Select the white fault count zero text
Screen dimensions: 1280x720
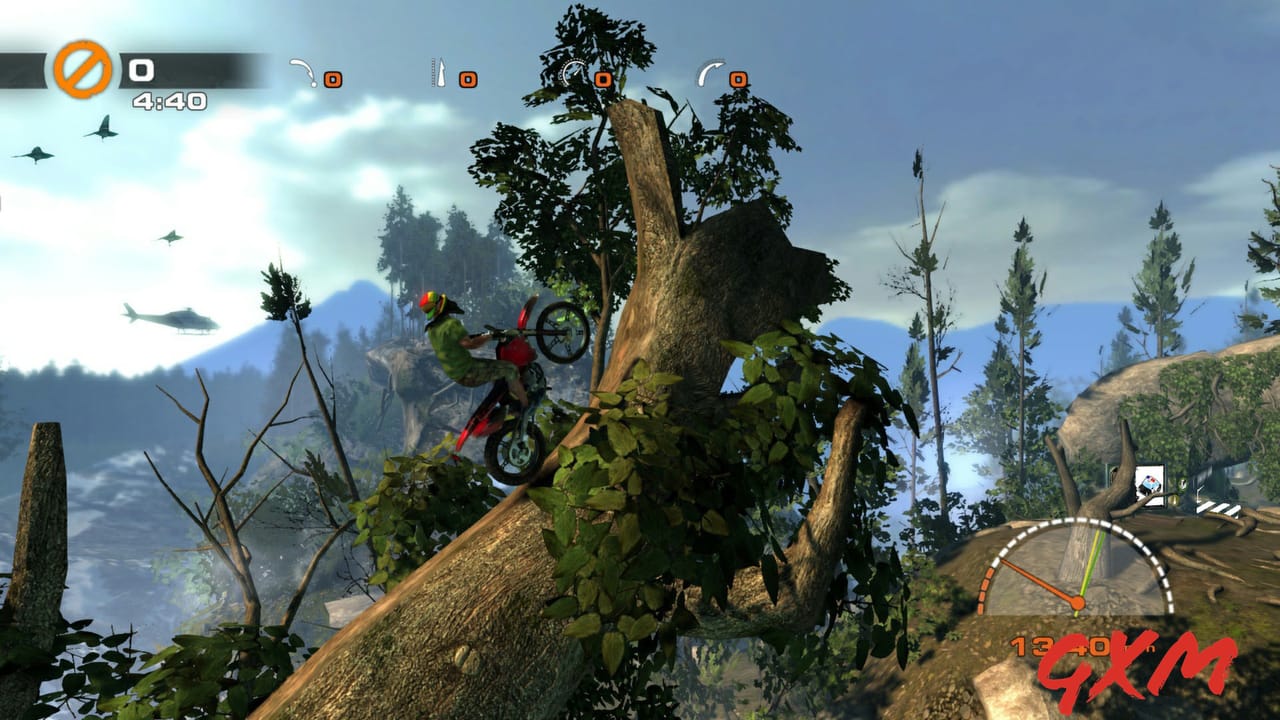pos(140,70)
